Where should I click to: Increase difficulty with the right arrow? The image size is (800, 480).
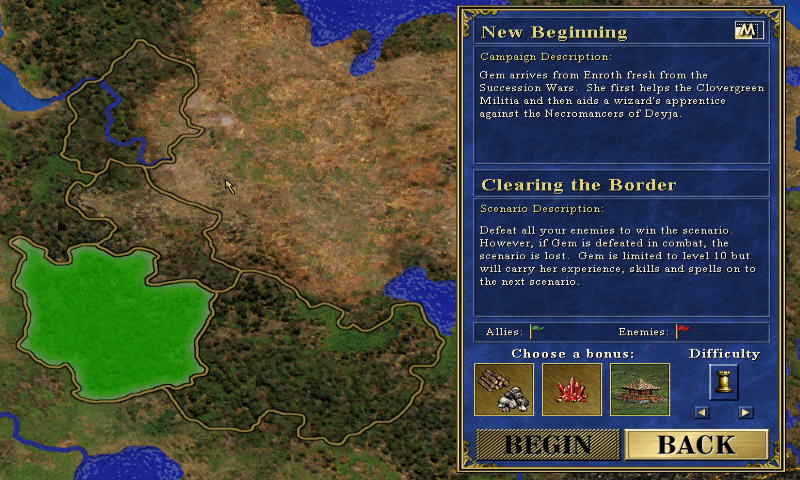(x=745, y=412)
